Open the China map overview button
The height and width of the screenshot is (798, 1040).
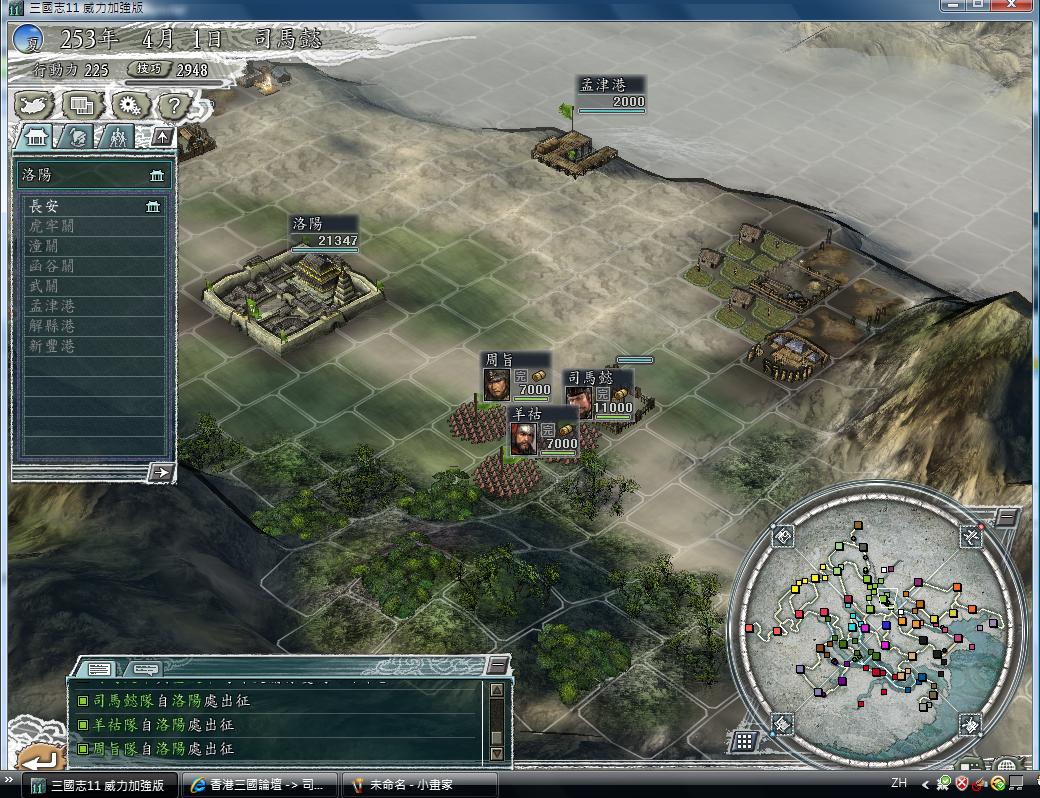click(36, 104)
